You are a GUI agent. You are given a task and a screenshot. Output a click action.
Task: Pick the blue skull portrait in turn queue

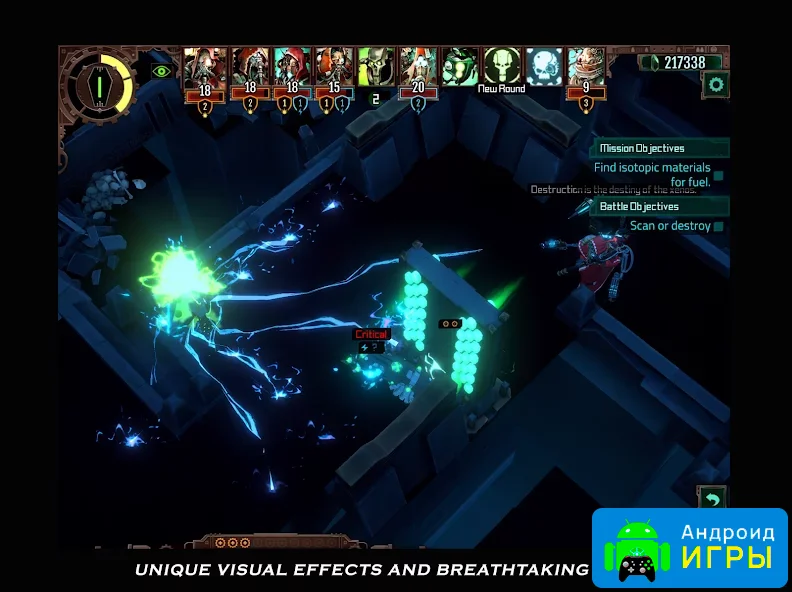(x=545, y=67)
